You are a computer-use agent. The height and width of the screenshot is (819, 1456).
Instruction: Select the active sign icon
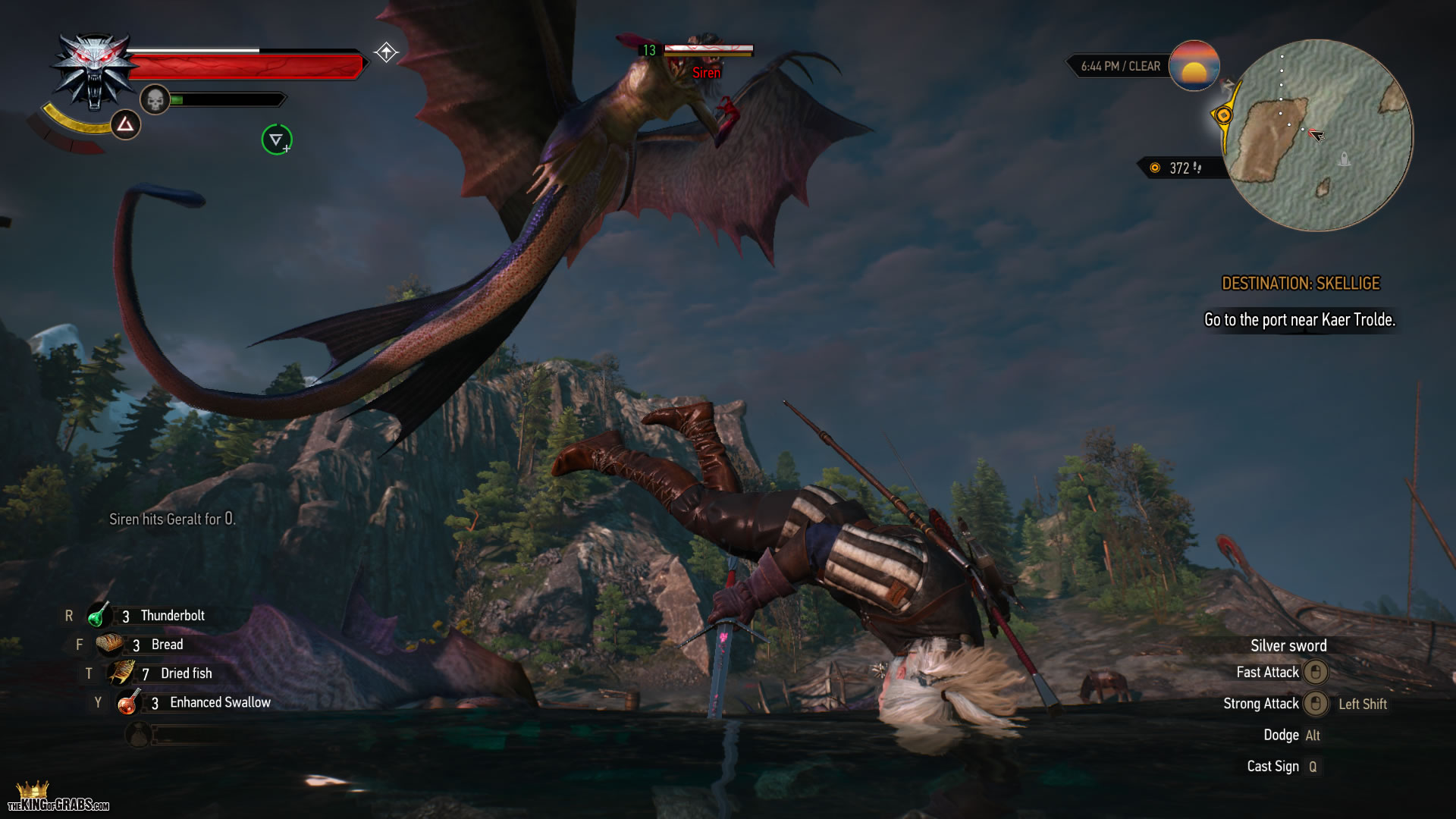125,124
